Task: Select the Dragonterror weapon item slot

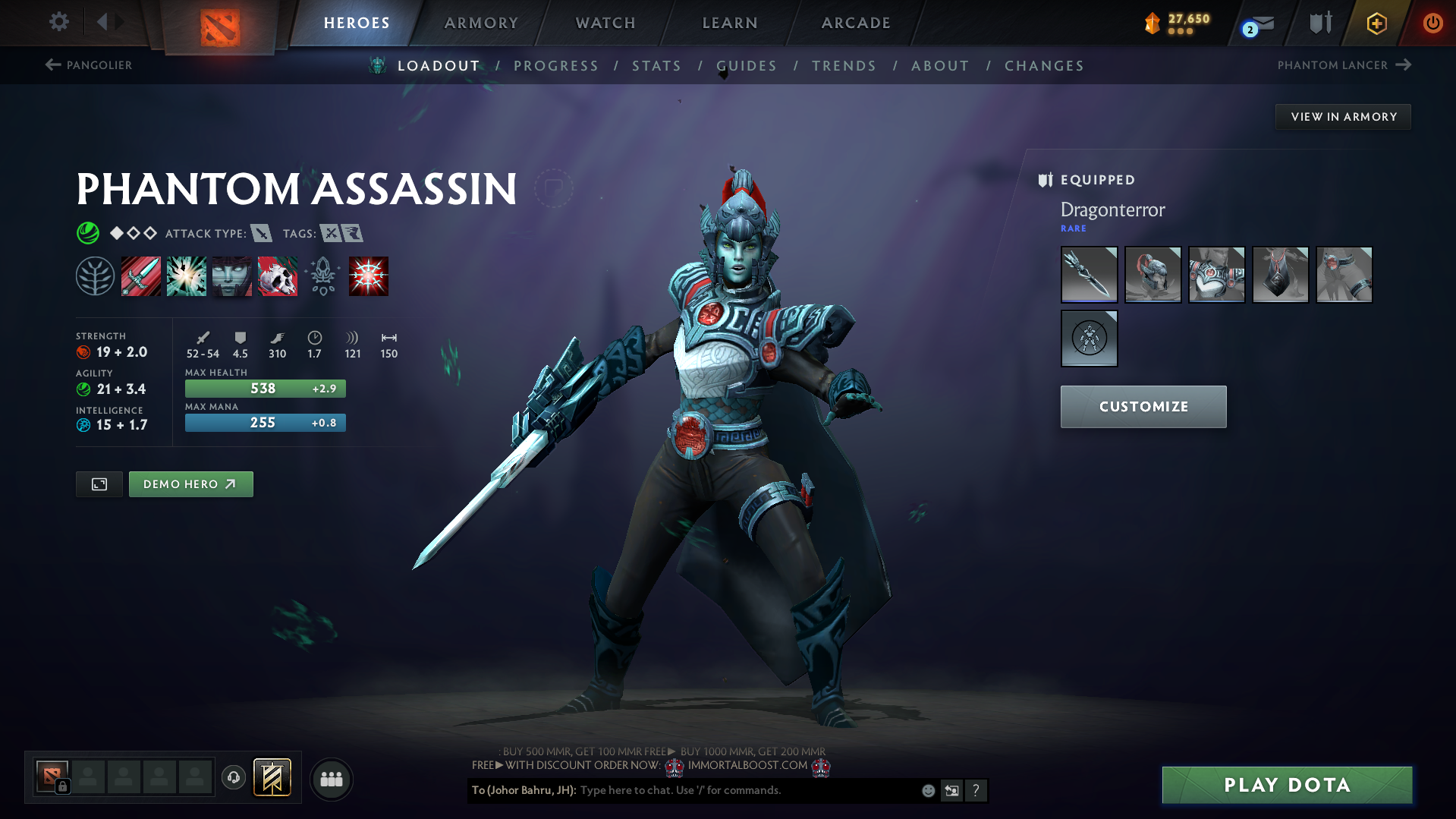Action: 1089,275
